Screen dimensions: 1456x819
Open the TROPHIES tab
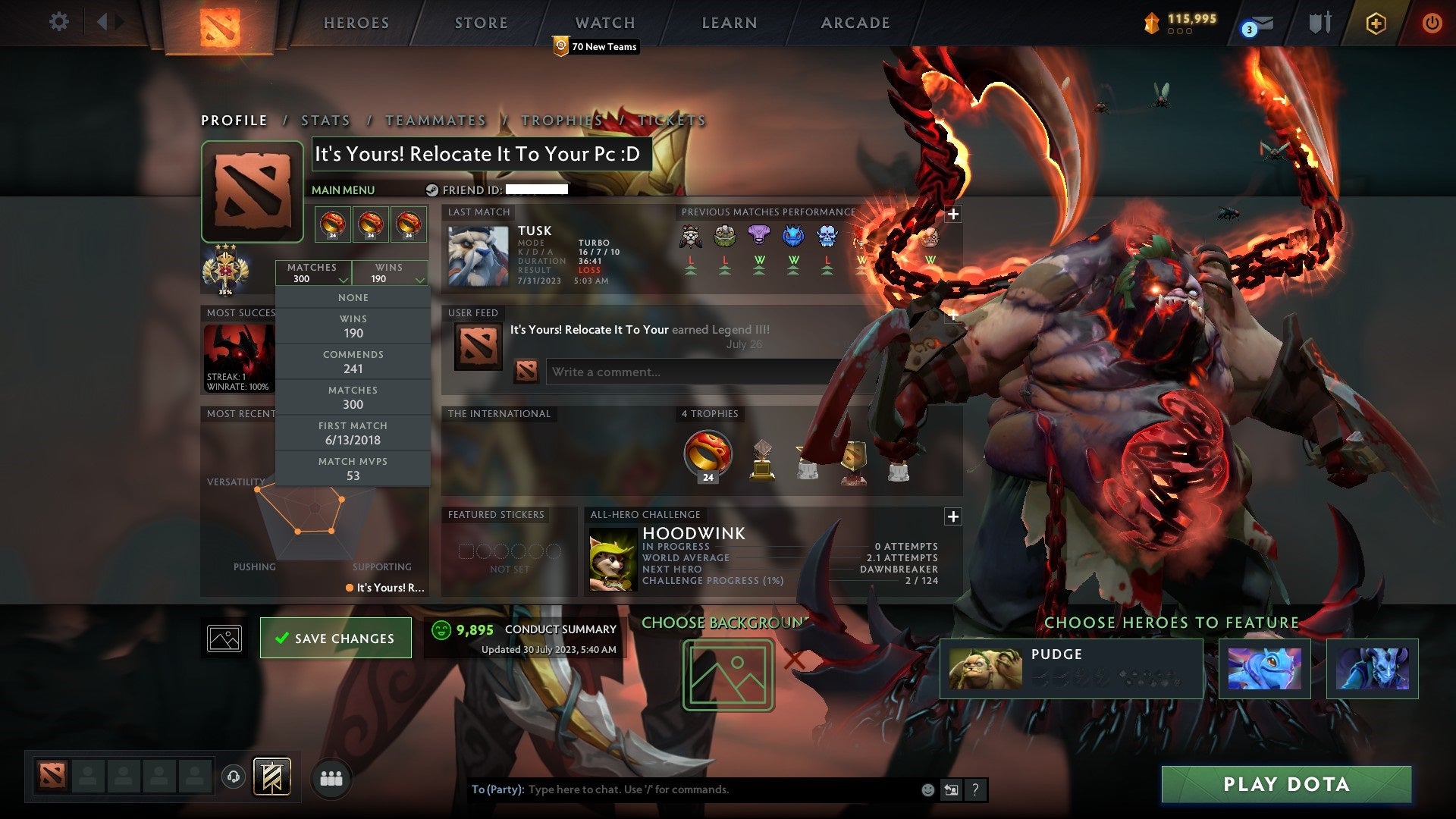[560, 120]
